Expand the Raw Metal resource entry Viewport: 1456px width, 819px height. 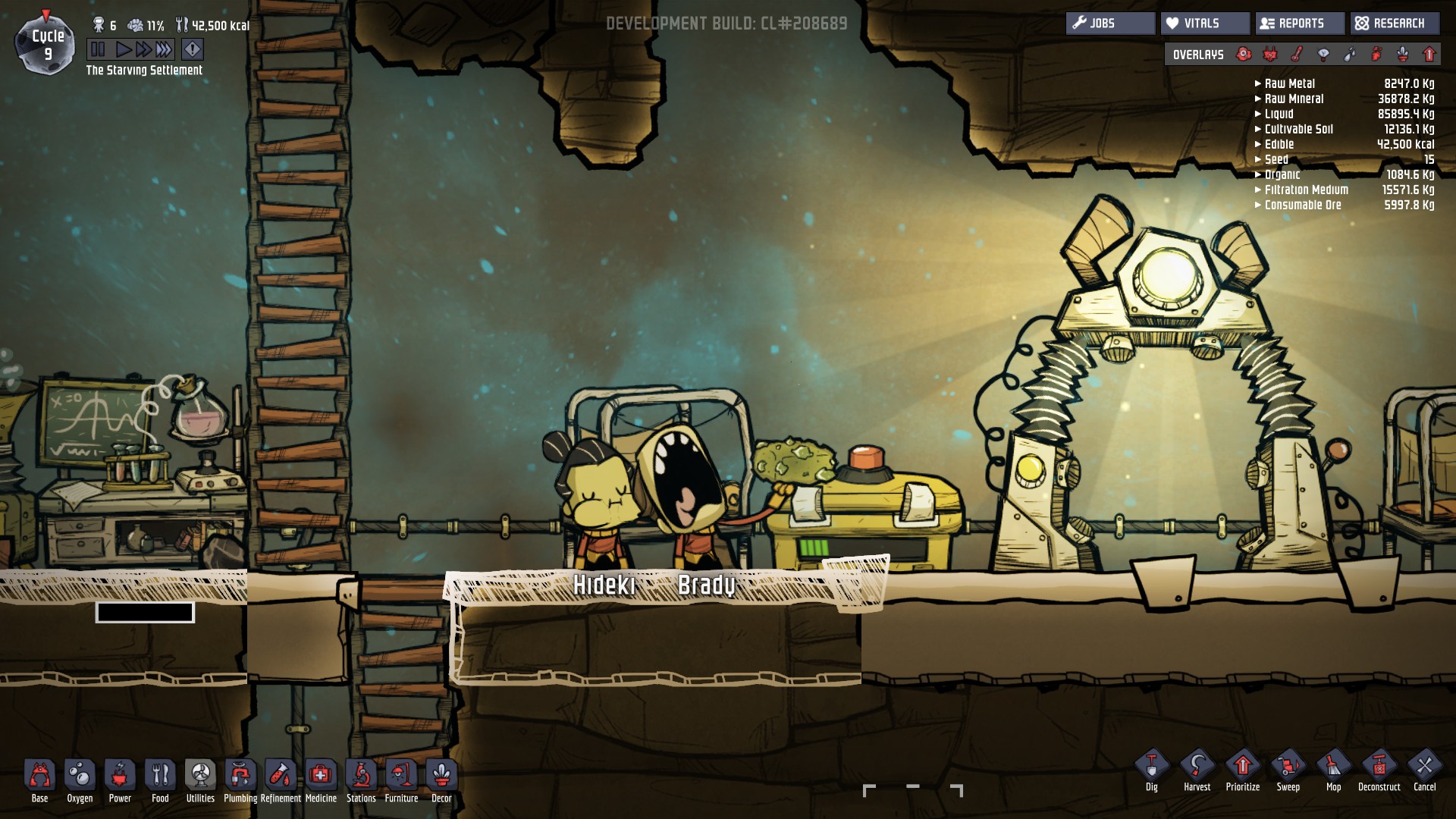tap(1257, 83)
